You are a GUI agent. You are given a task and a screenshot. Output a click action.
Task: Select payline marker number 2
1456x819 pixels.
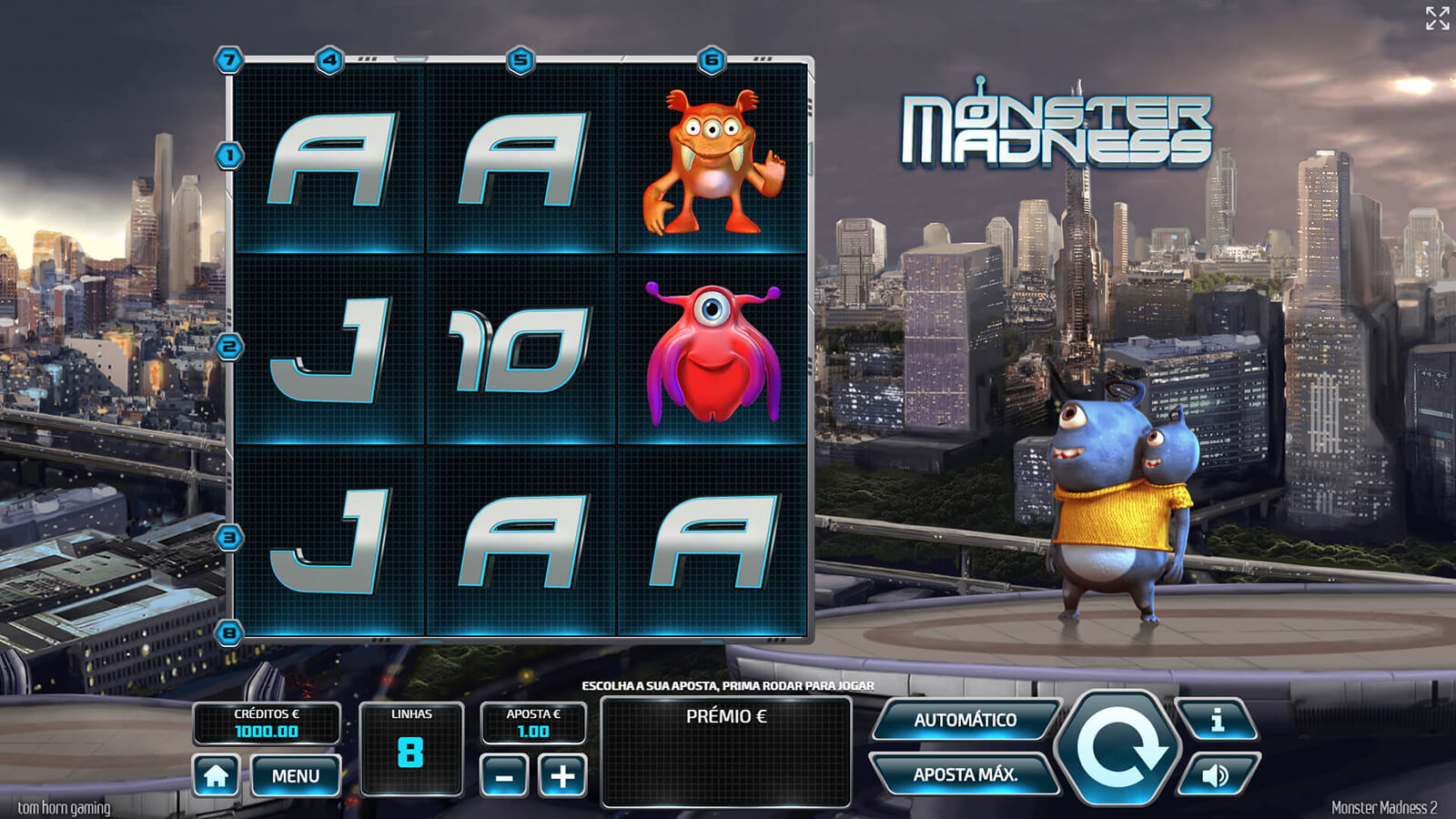coord(229,347)
